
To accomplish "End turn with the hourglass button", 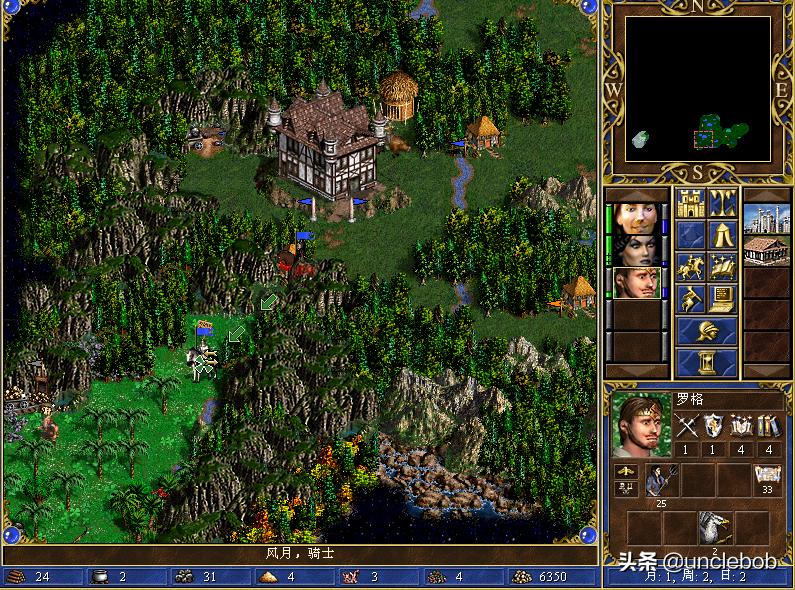I will 707,361.
